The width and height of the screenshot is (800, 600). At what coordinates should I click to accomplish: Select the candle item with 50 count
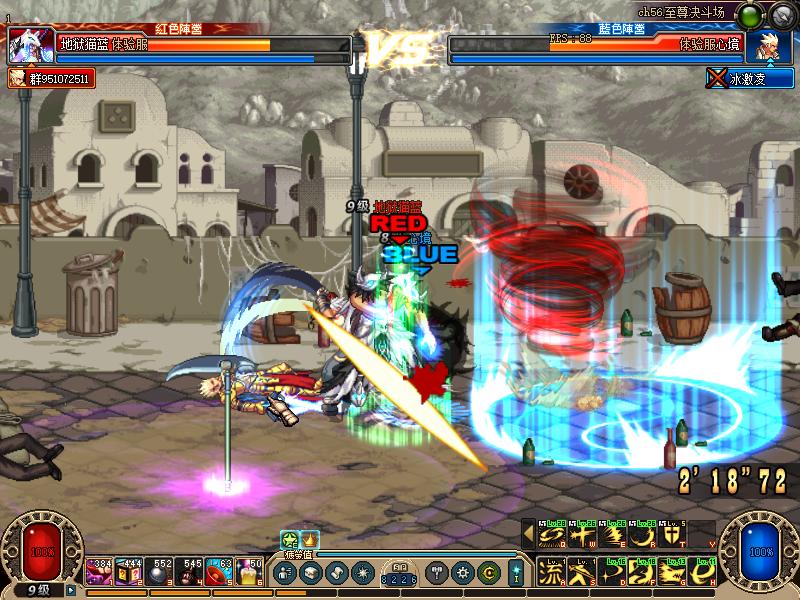tap(250, 572)
